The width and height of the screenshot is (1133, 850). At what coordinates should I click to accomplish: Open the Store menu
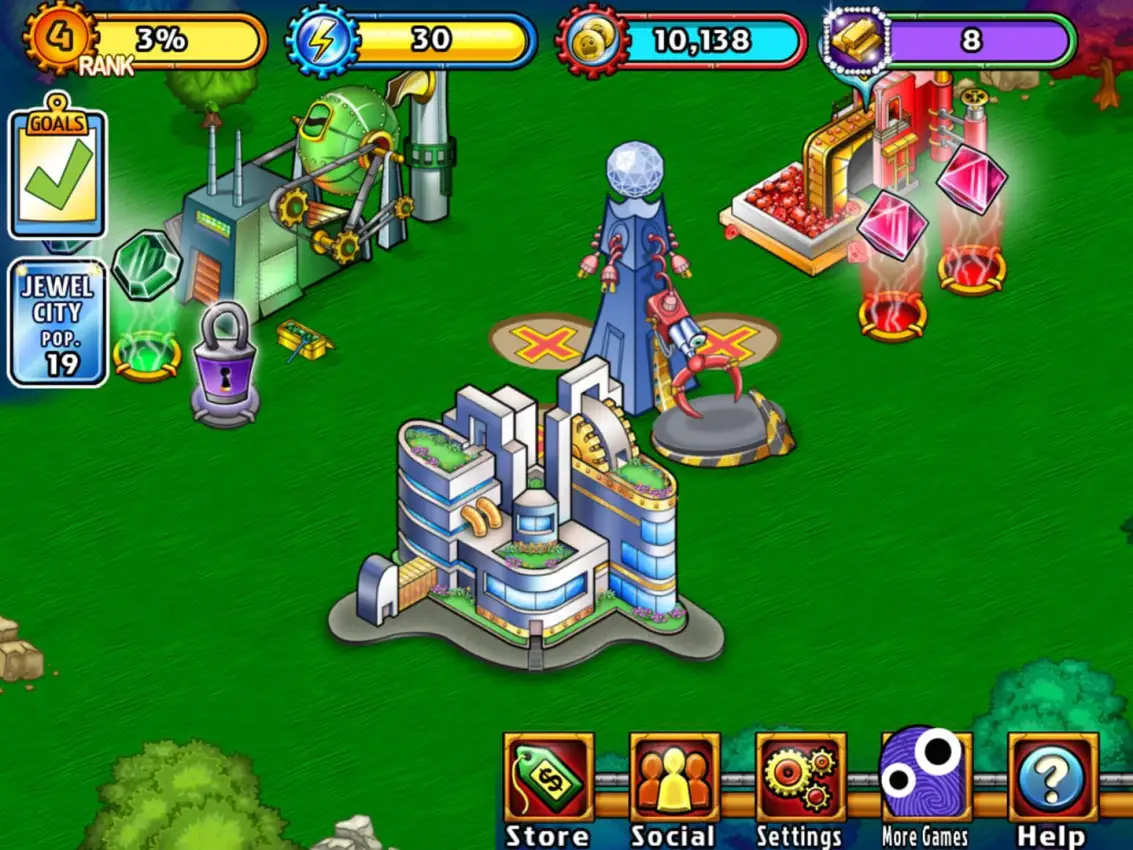[x=548, y=780]
